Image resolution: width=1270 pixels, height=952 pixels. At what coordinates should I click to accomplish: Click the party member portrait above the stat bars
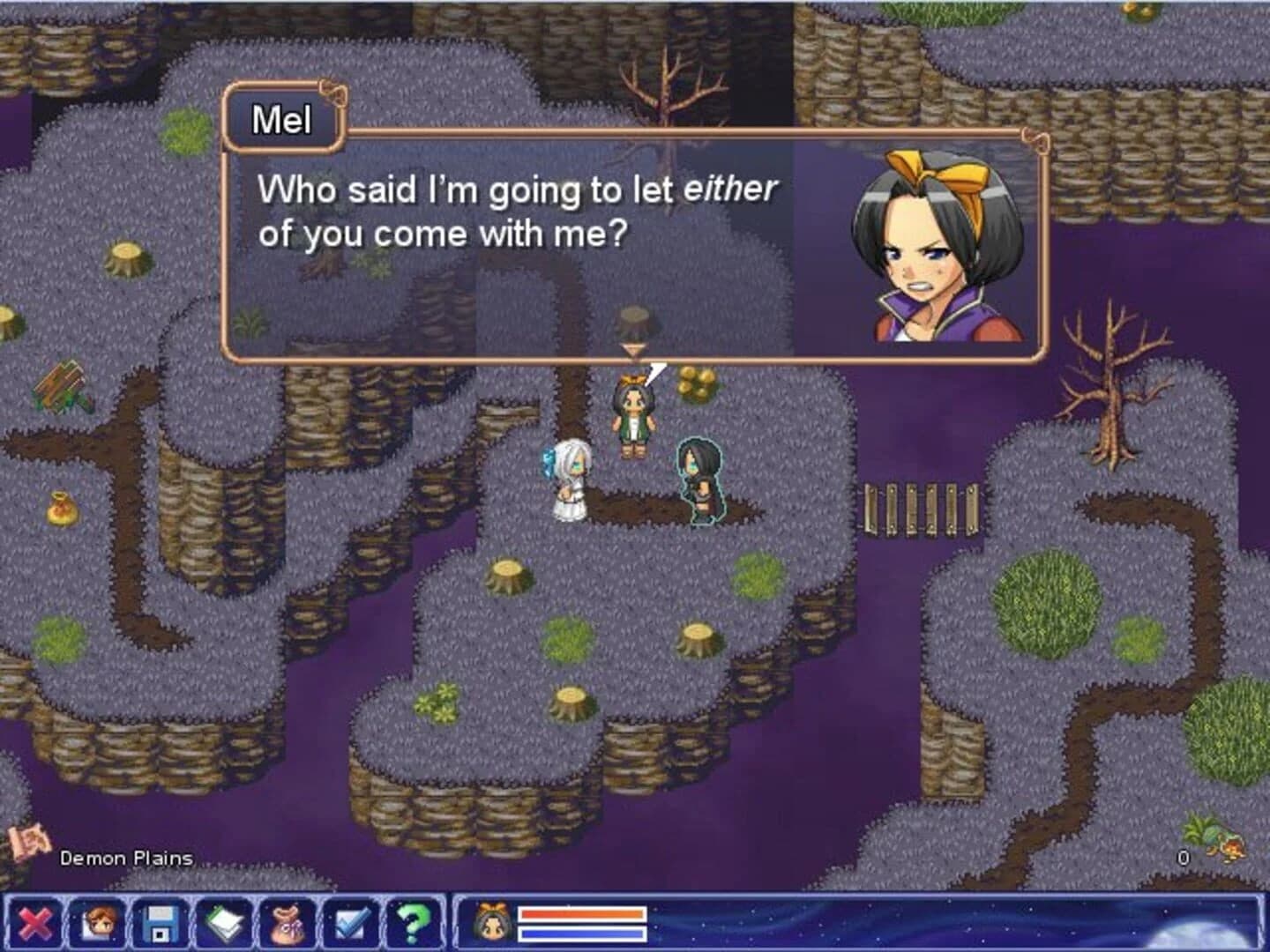coord(494,922)
